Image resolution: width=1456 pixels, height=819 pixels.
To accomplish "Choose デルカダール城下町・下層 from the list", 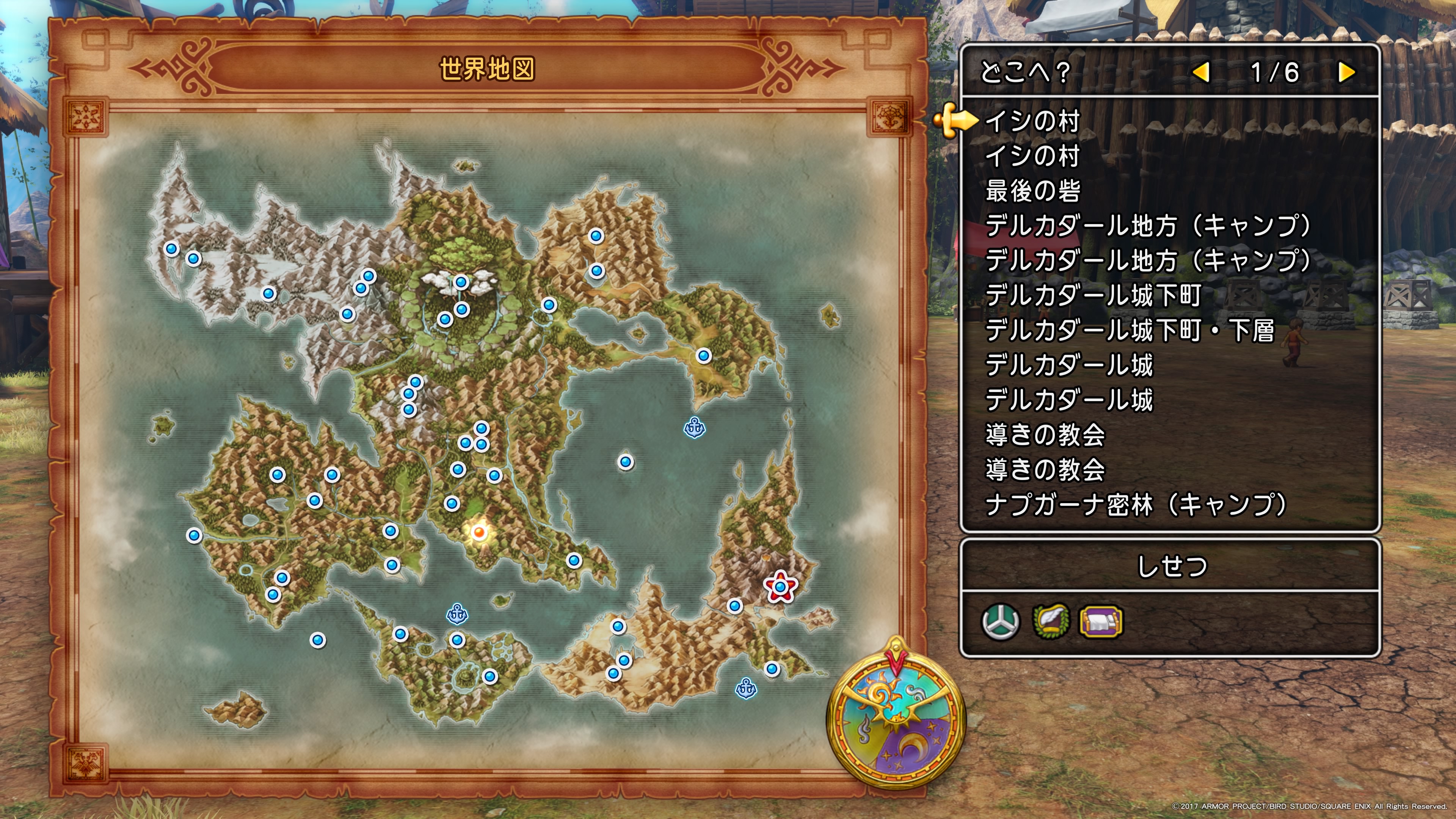I will [x=1129, y=331].
